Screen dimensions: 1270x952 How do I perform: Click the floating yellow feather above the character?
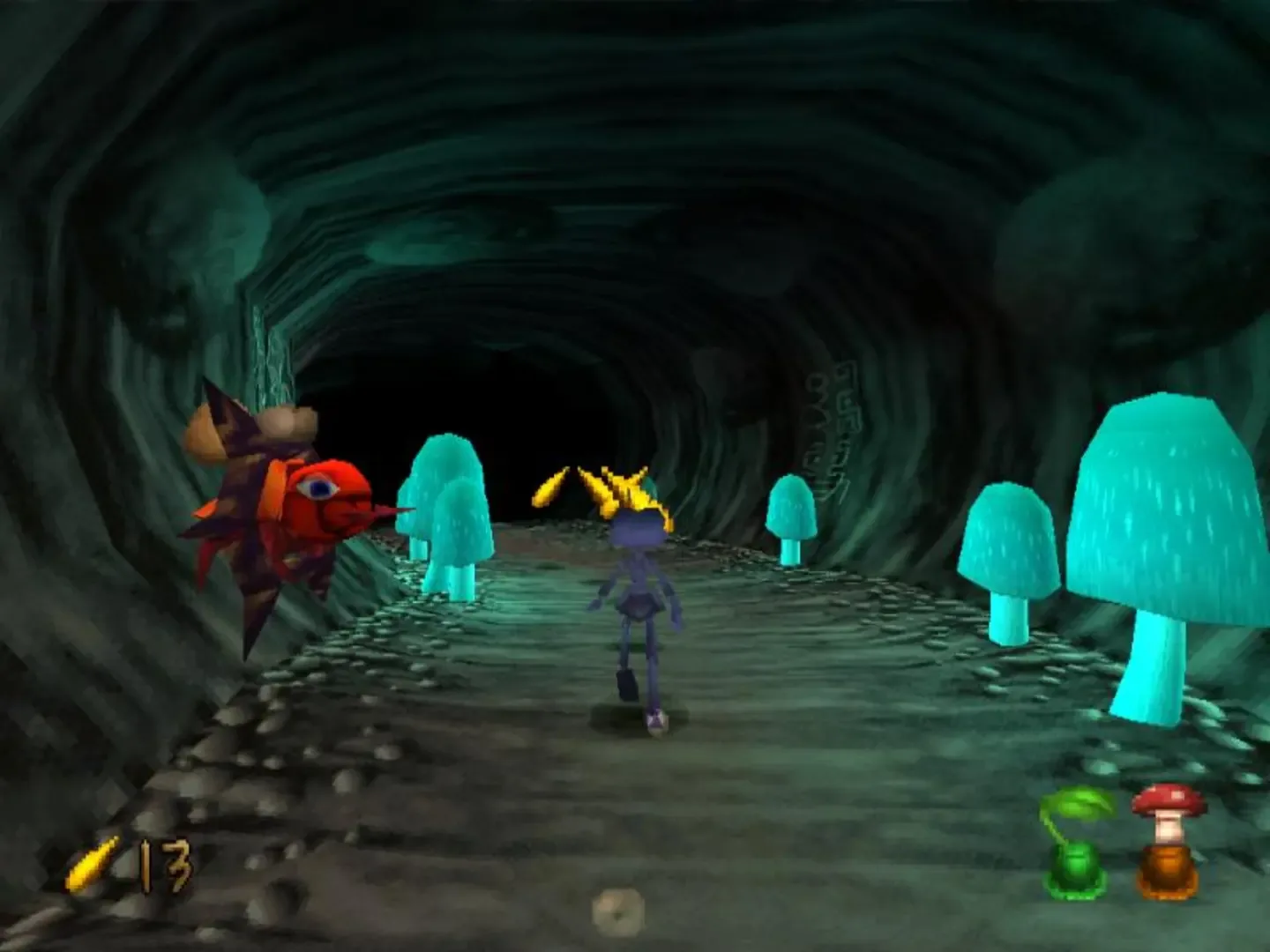(551, 483)
